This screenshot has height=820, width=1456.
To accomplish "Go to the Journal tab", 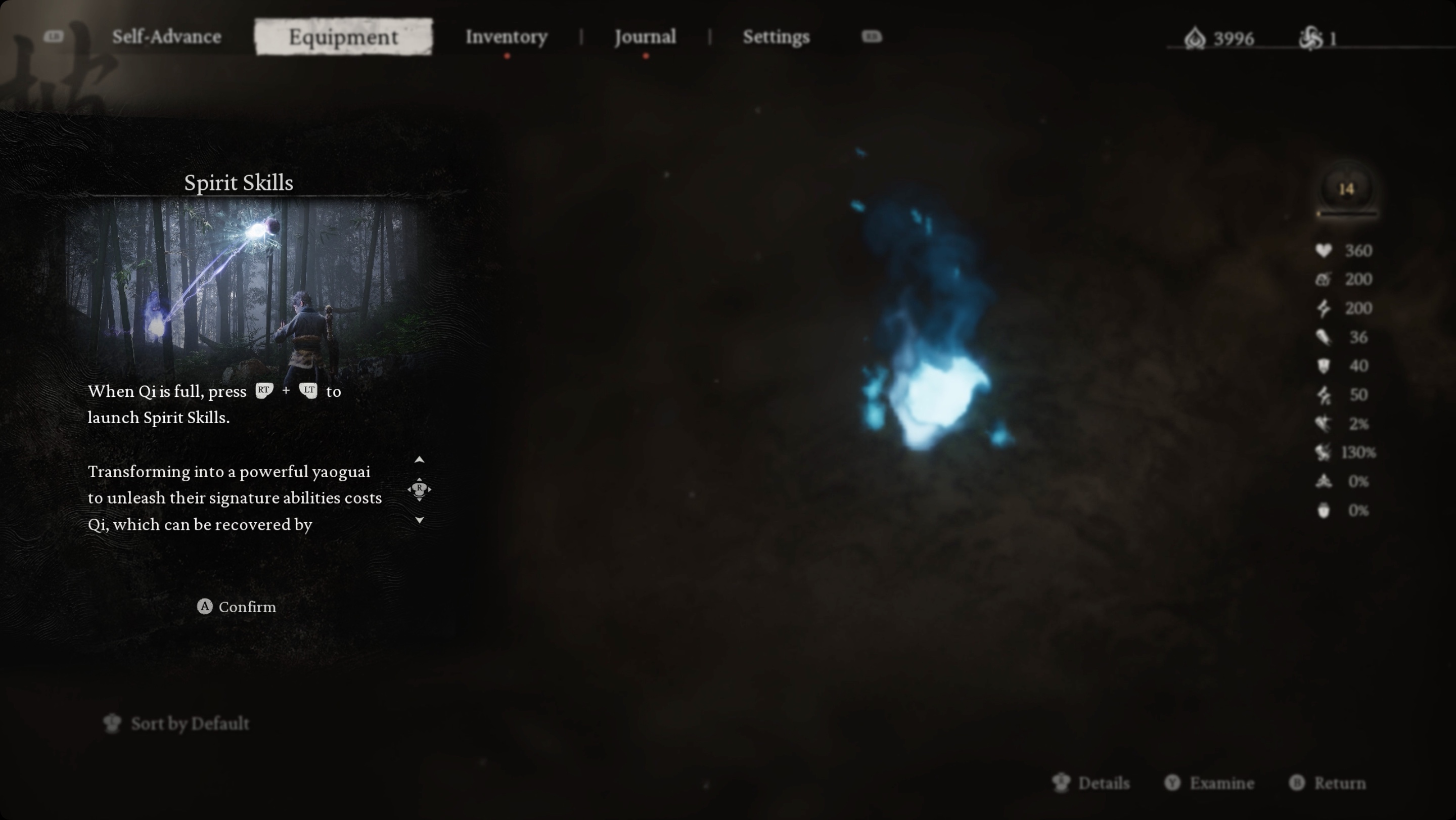I will tap(645, 37).
